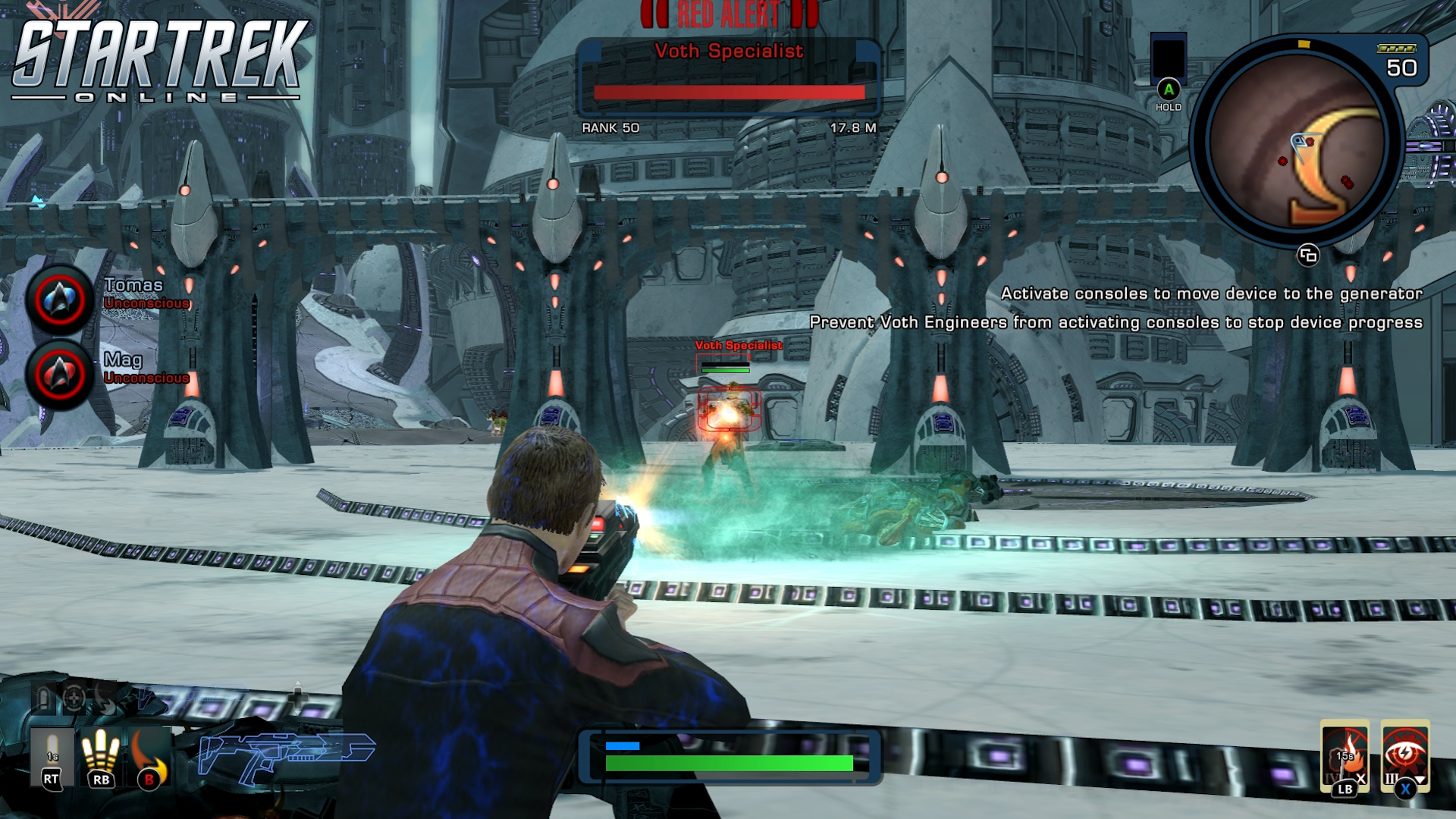Select Mag's team portrait
The image size is (1456, 819).
(60, 374)
